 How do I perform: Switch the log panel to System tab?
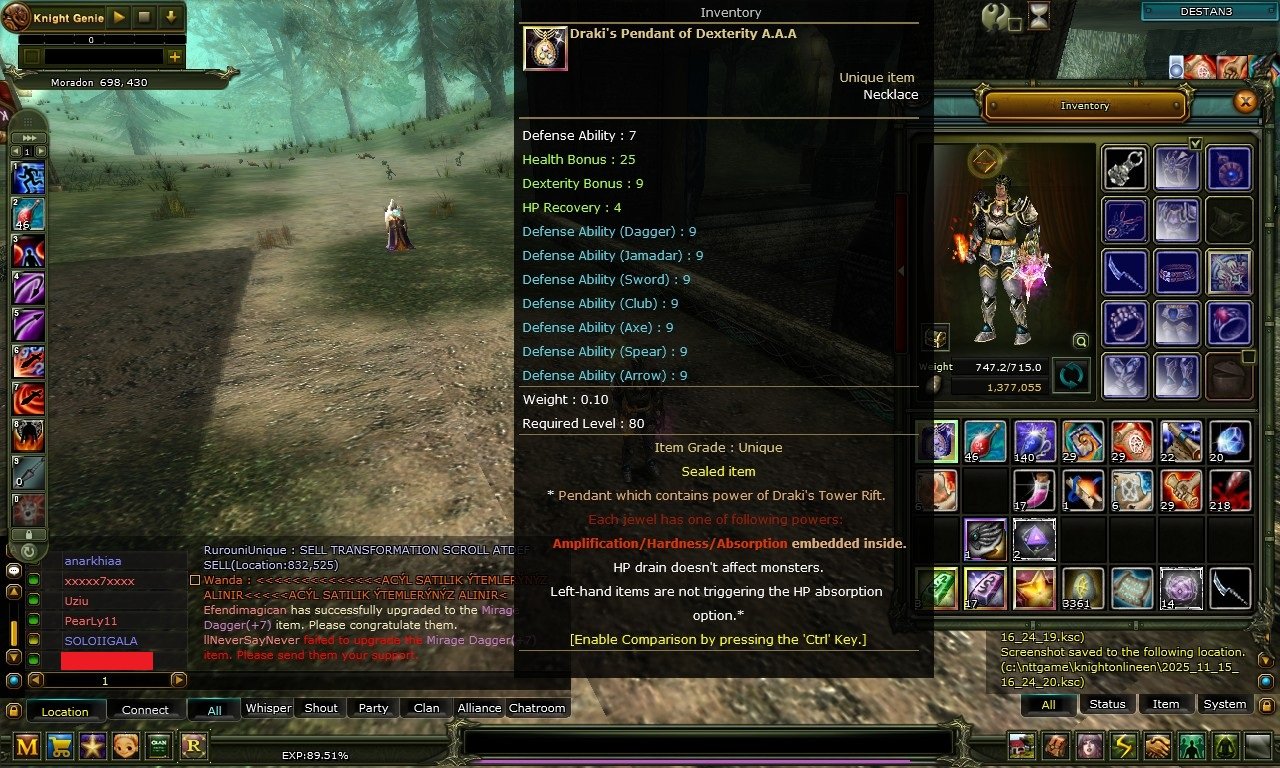[x=1224, y=704]
